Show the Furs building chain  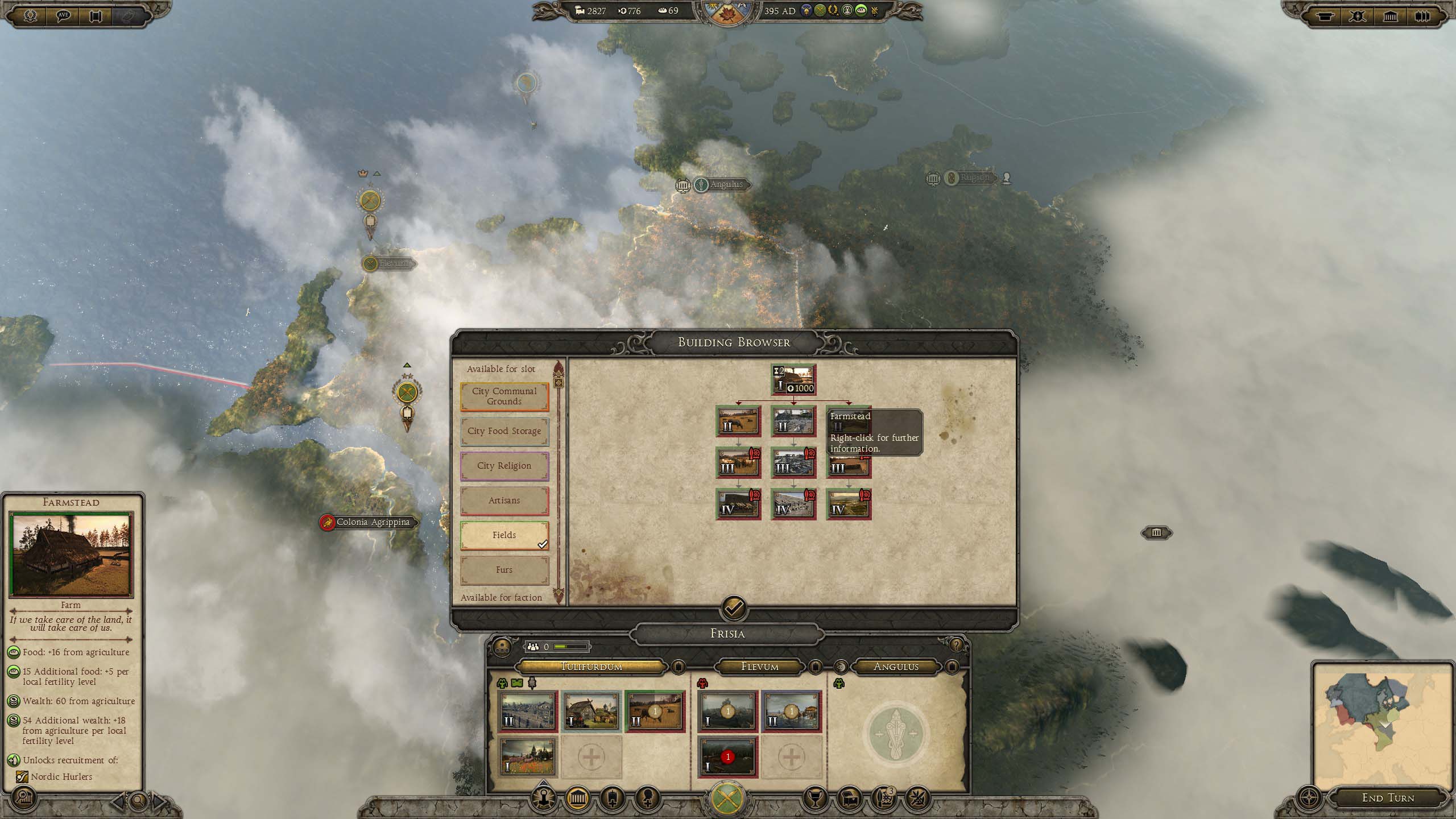click(504, 570)
